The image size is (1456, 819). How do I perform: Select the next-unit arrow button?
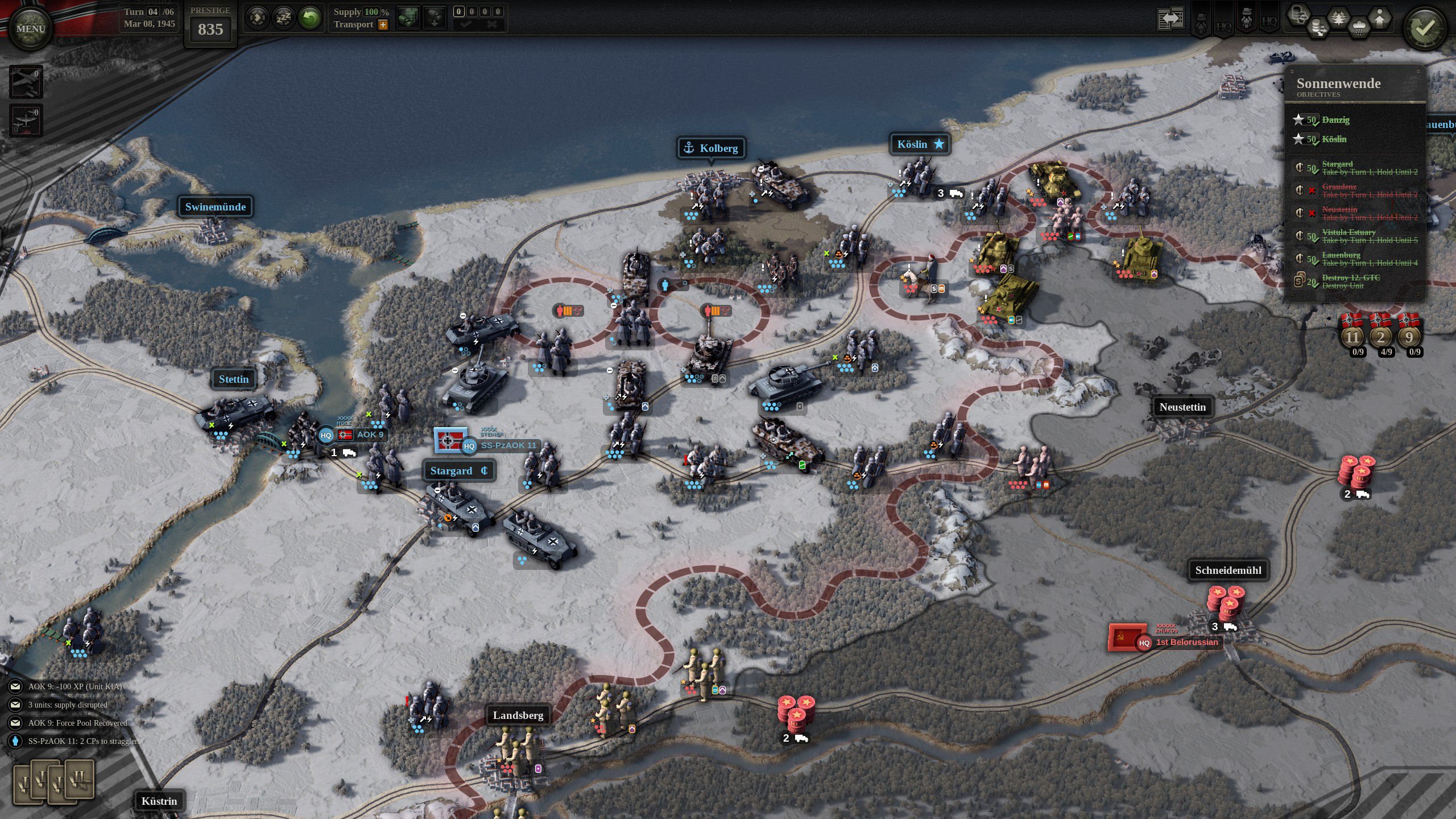coord(257,18)
